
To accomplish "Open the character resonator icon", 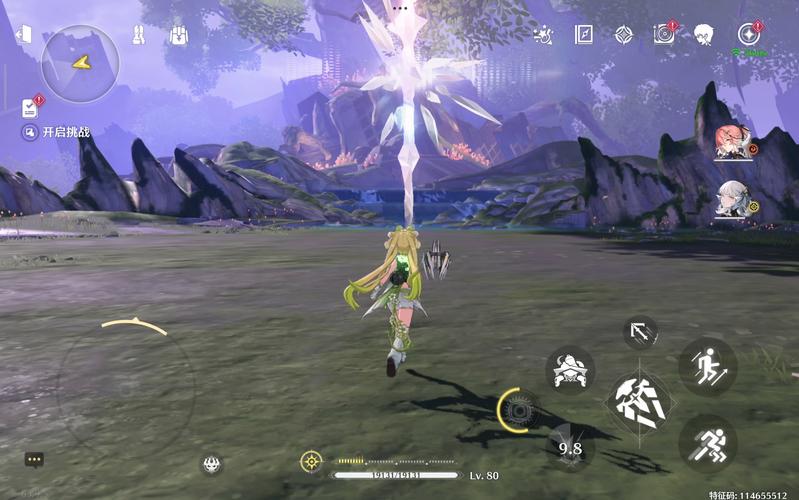I will (x=139, y=35).
